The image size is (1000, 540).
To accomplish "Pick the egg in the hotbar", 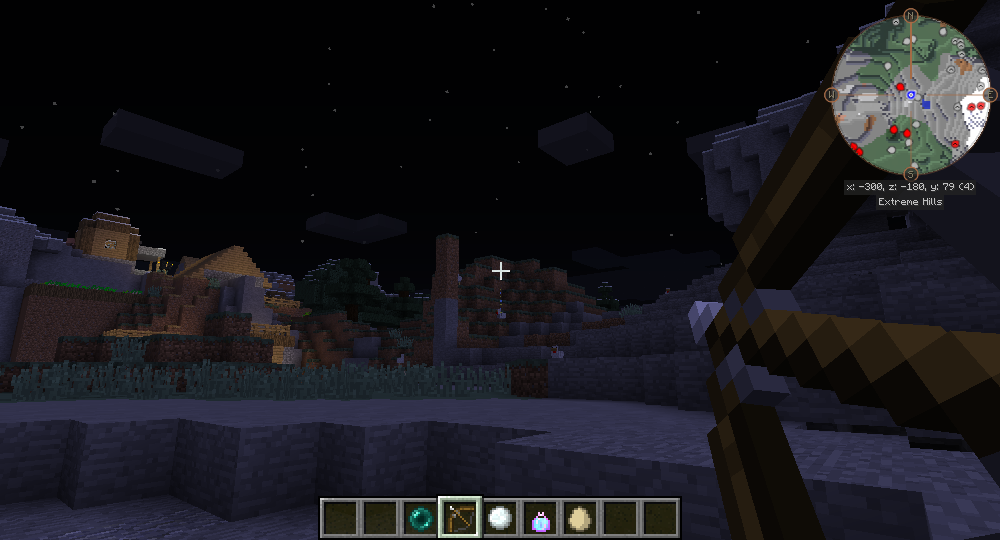I will pyautogui.click(x=580, y=517).
